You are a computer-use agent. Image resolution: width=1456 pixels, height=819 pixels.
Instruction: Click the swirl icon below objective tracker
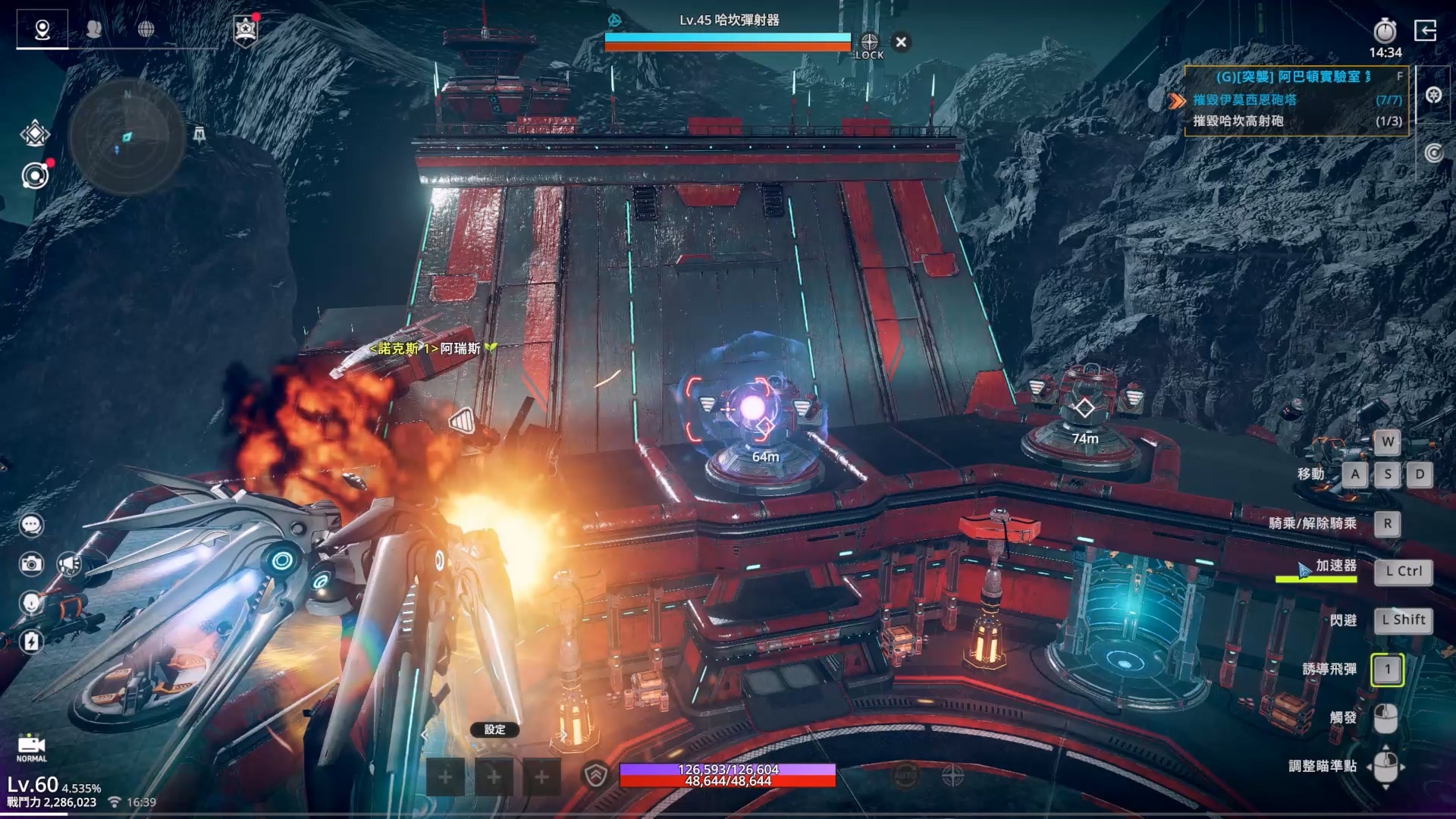1432,153
